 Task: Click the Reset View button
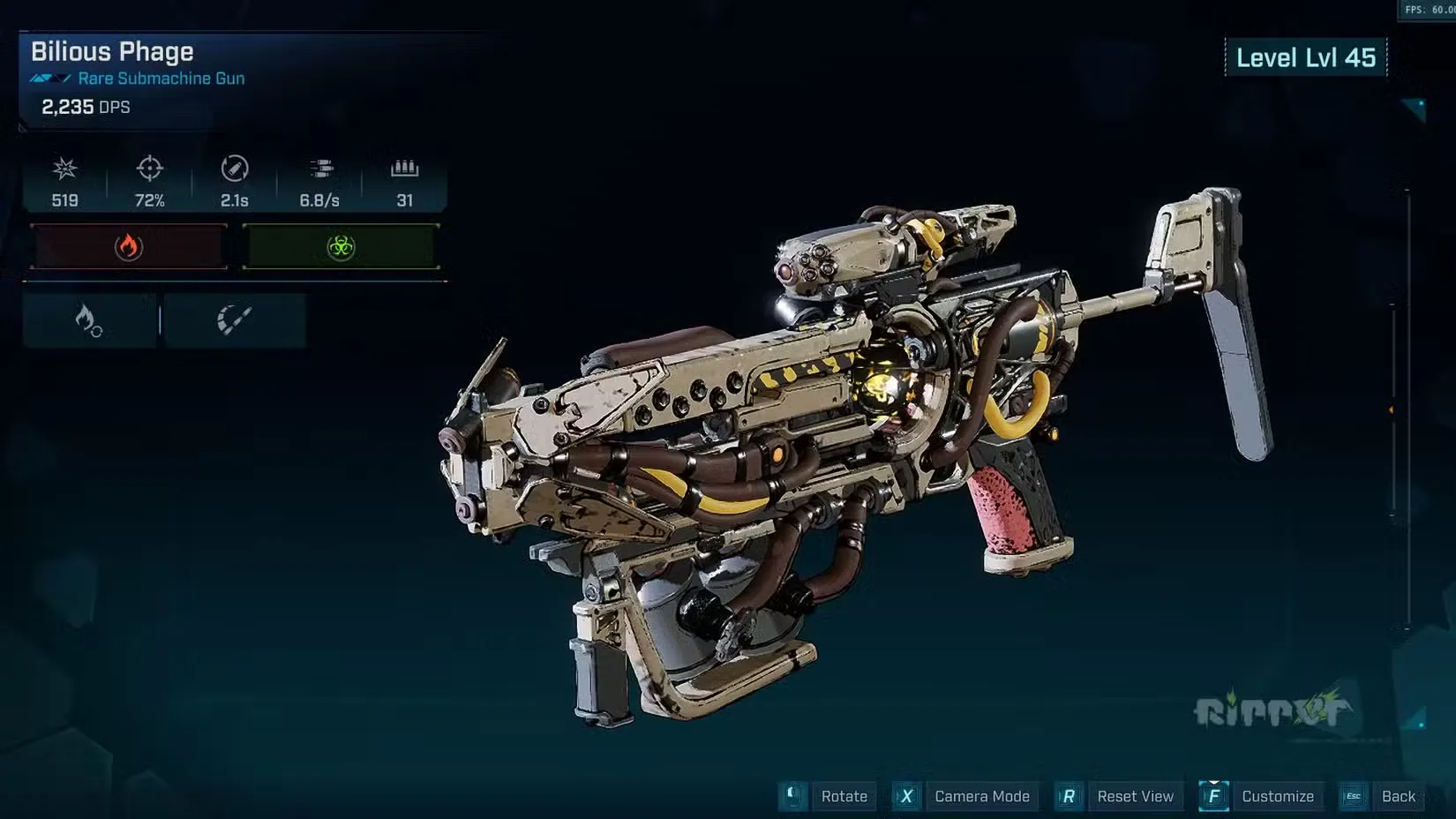[1135, 796]
